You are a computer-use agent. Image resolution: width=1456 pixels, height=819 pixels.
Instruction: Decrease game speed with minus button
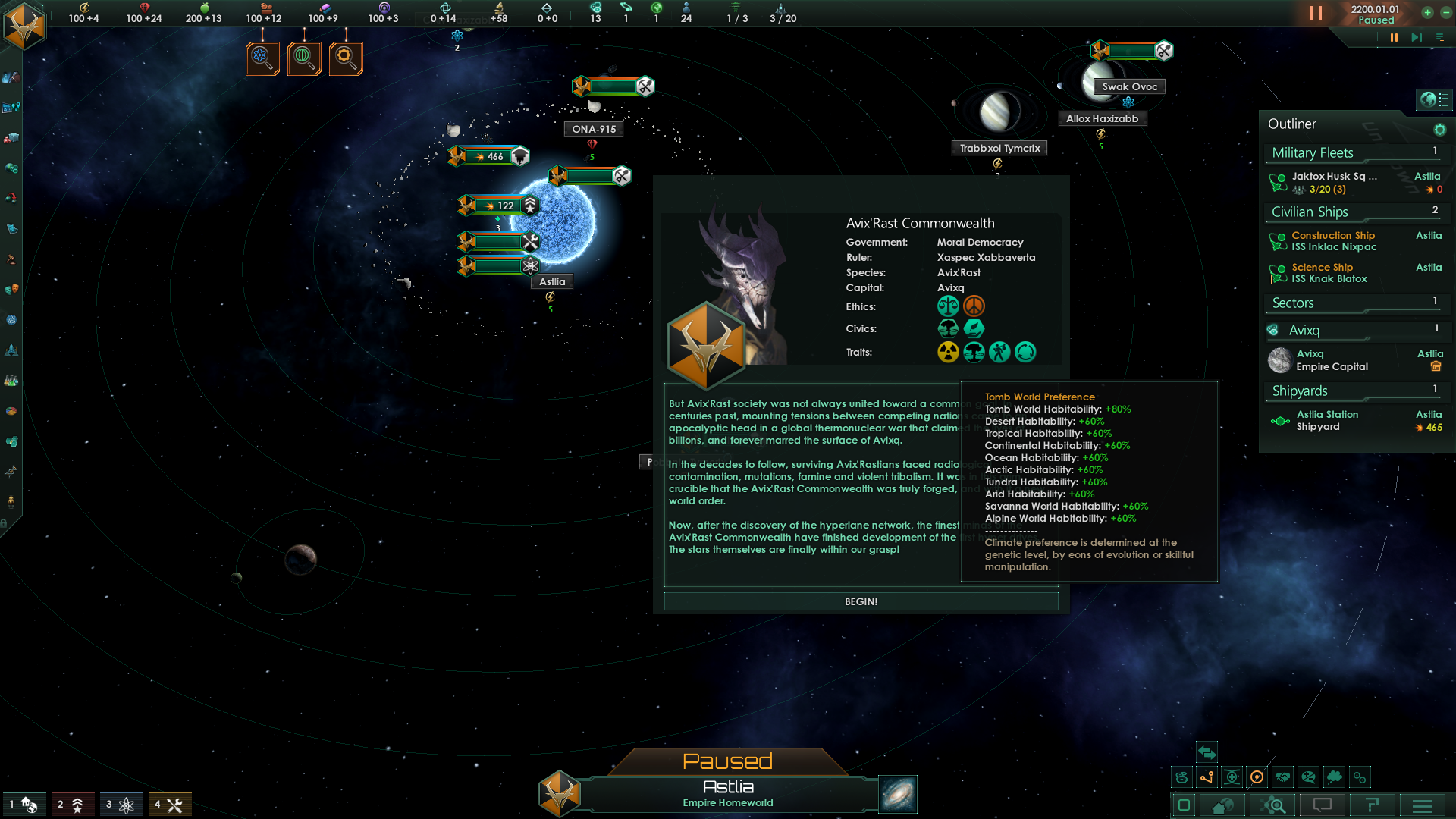tap(1445, 12)
